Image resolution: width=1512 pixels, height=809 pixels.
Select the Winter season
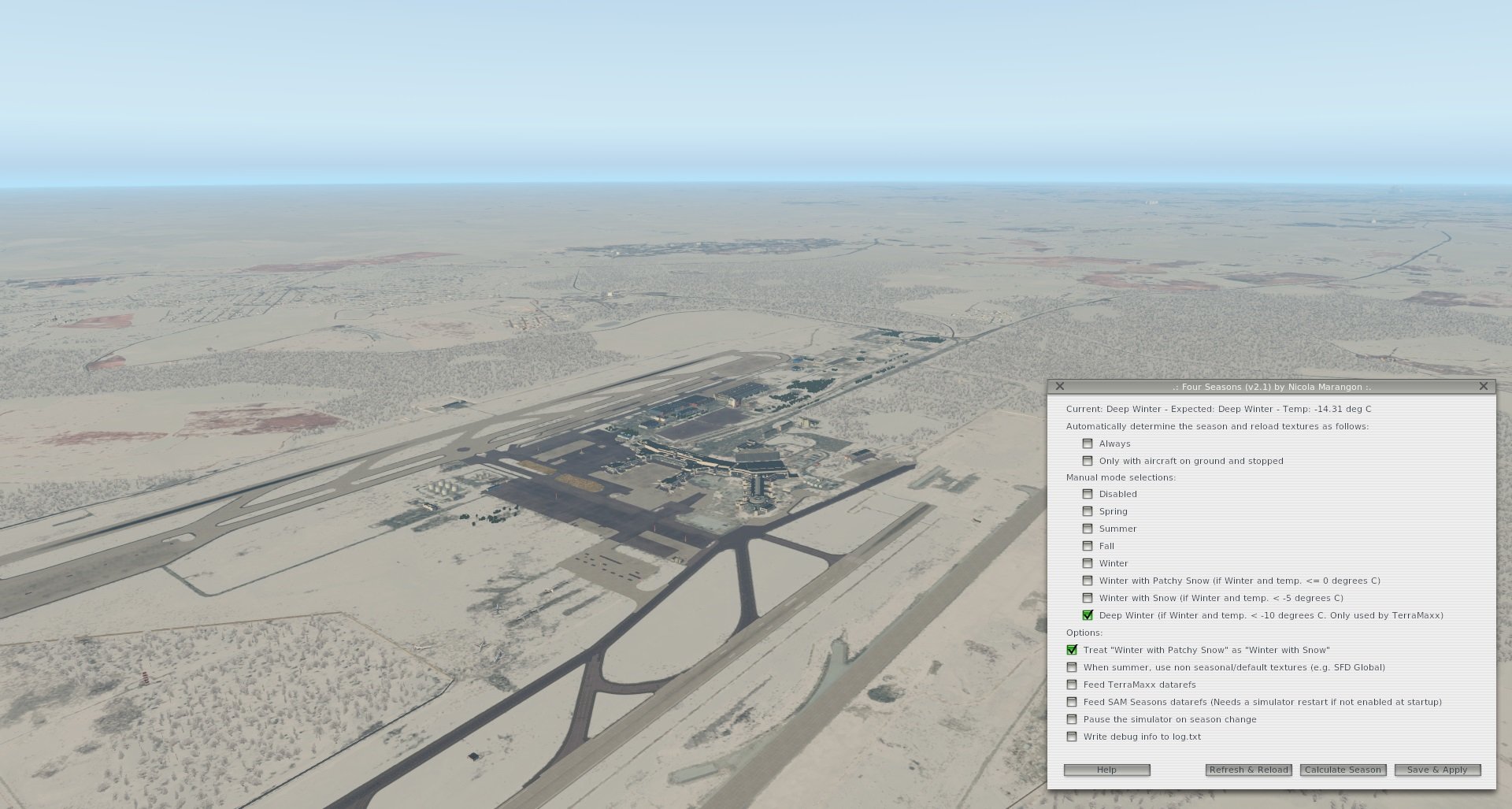click(x=1088, y=563)
